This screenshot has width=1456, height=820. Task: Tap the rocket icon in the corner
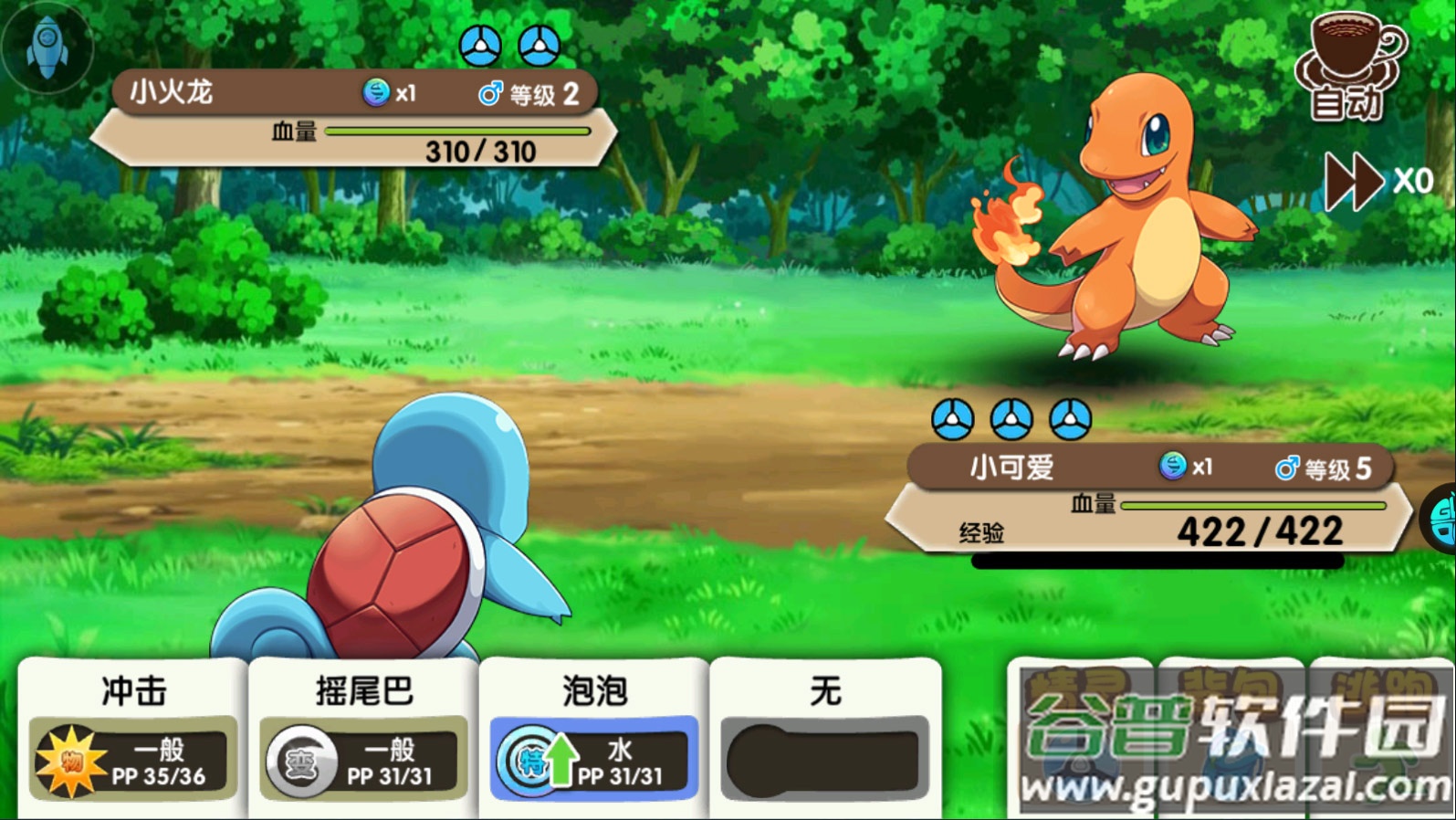click(x=47, y=46)
